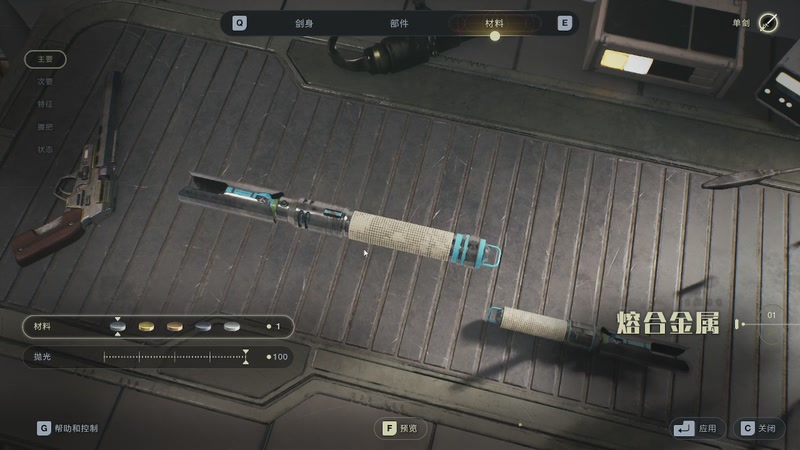Click the 预览 preview button
800x450 pixels.
[401, 428]
